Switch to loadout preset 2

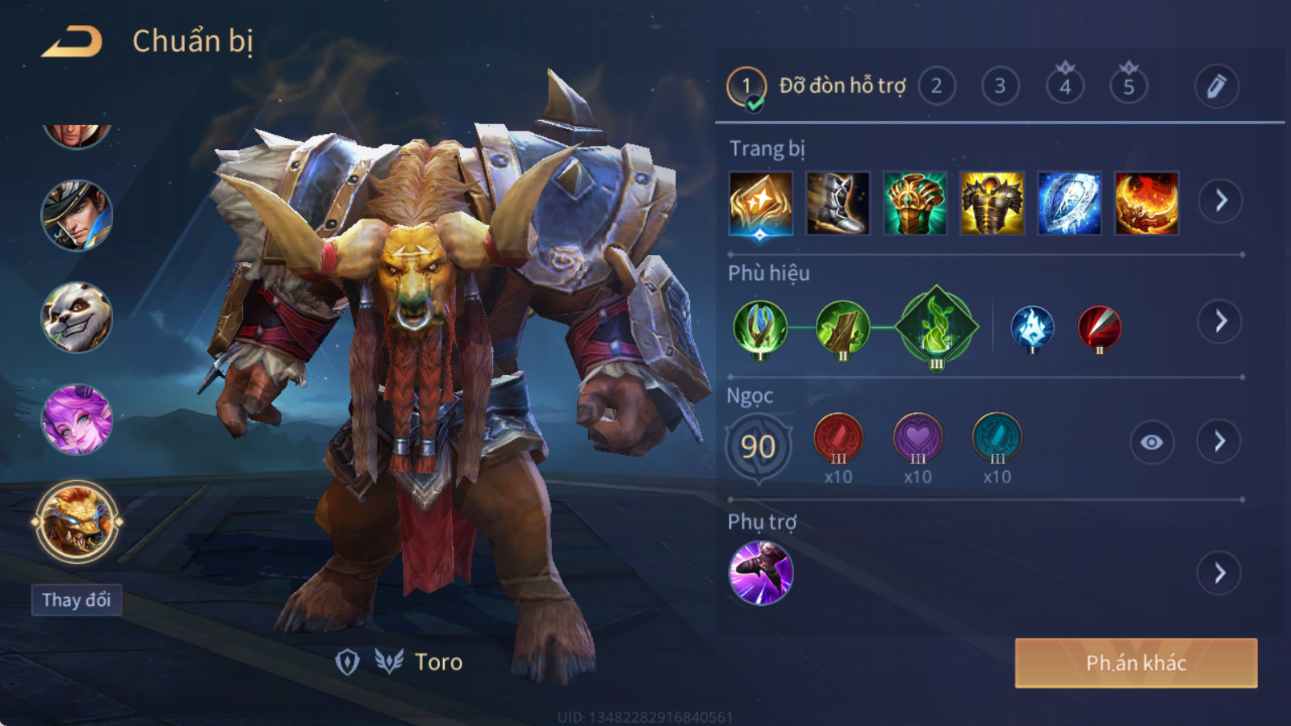coord(936,86)
